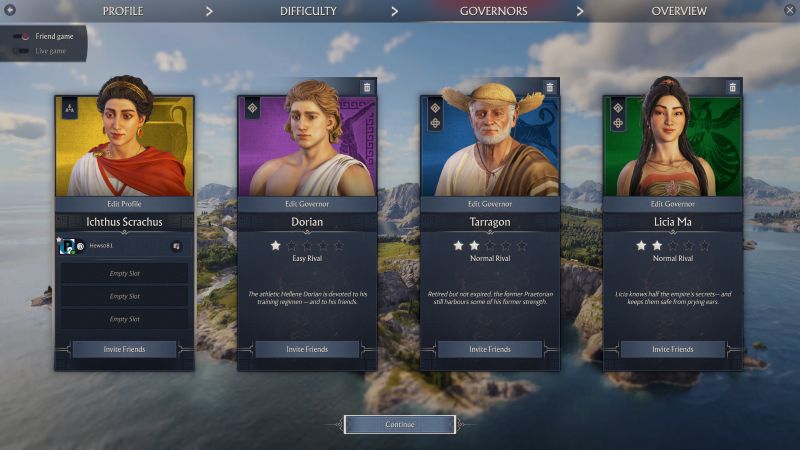Select the Governors step heading

[x=493, y=11]
